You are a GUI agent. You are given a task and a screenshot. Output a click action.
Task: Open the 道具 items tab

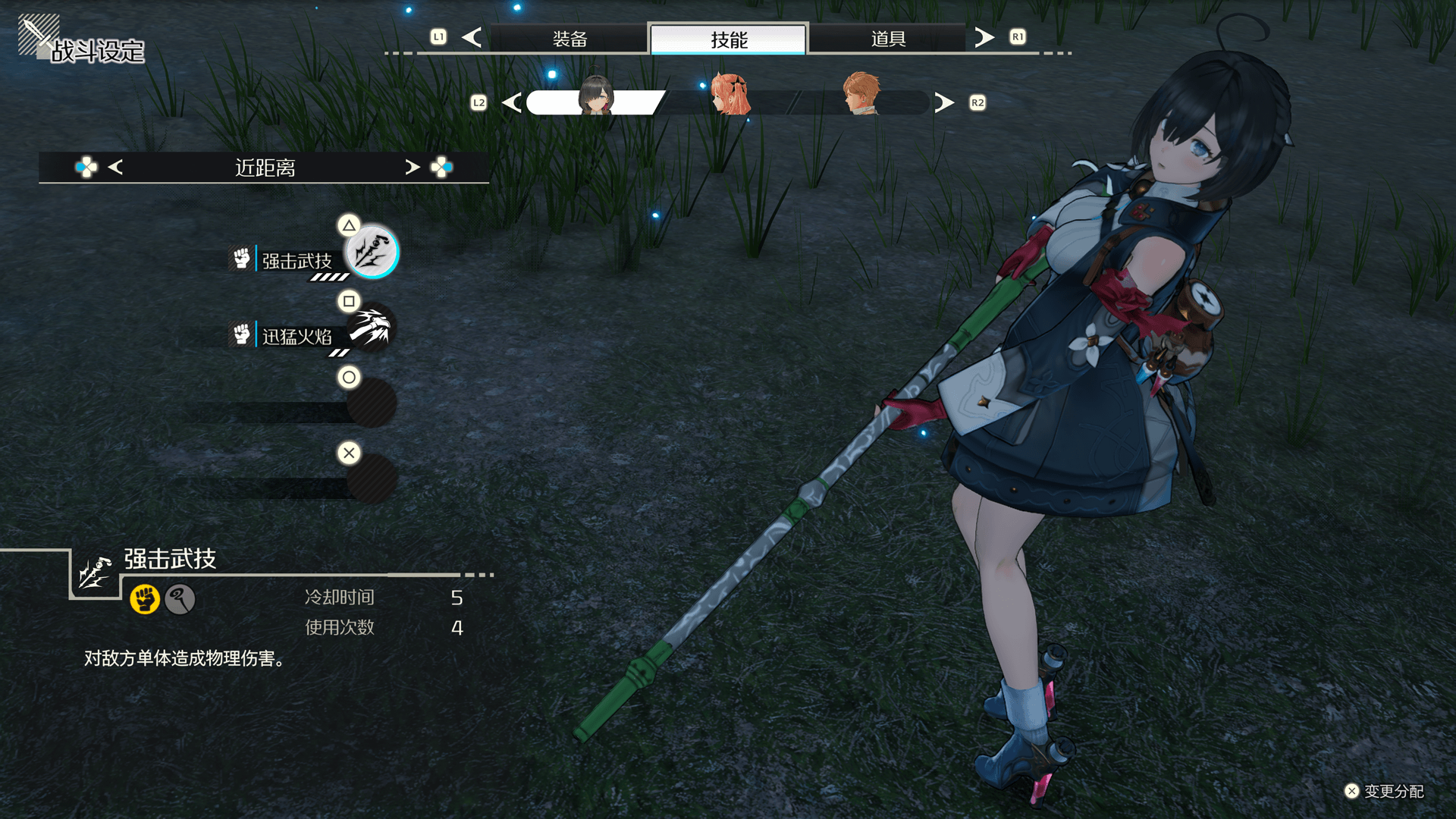[888, 39]
